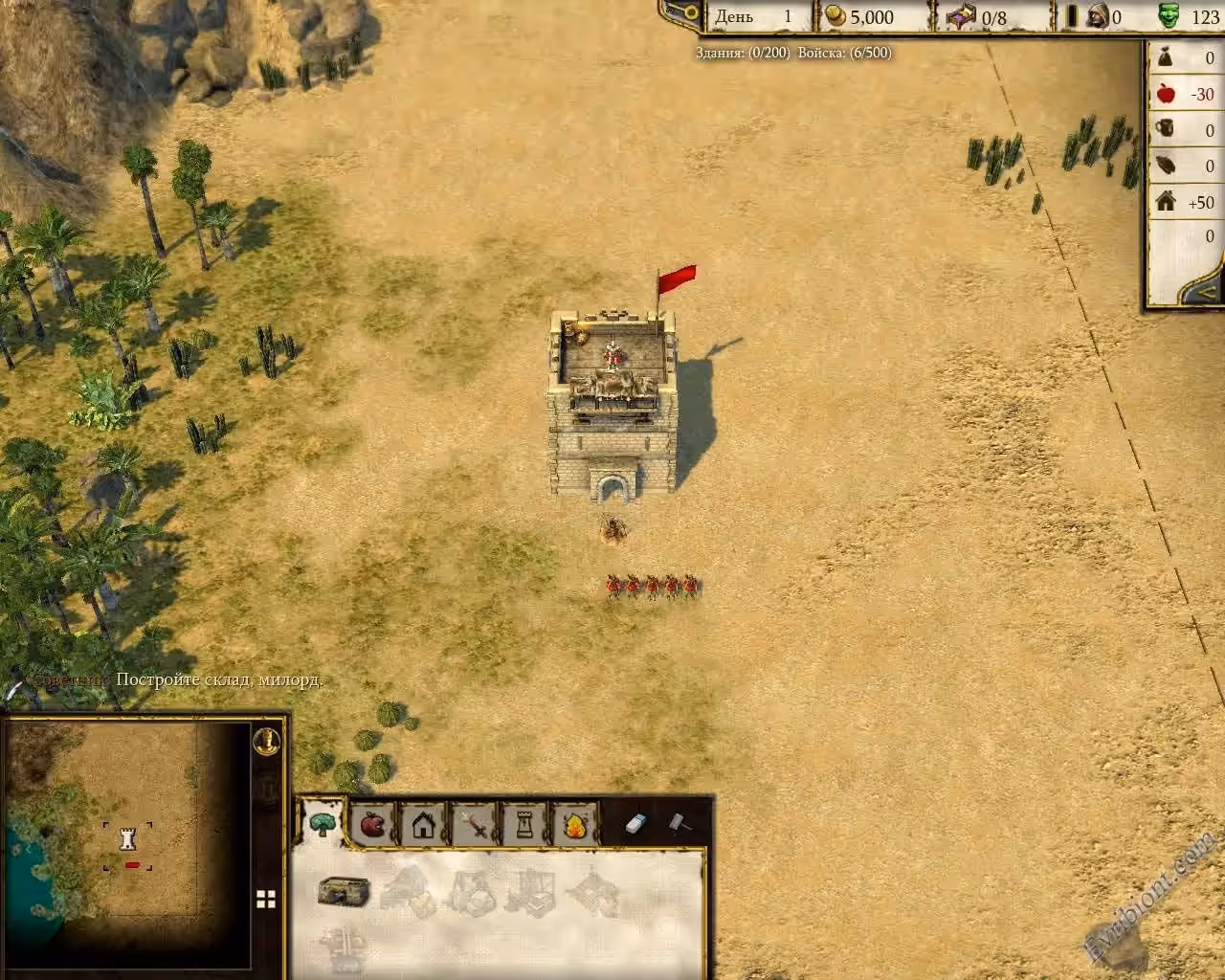
Task: Select the flame icon building tab
Action: click(x=575, y=823)
